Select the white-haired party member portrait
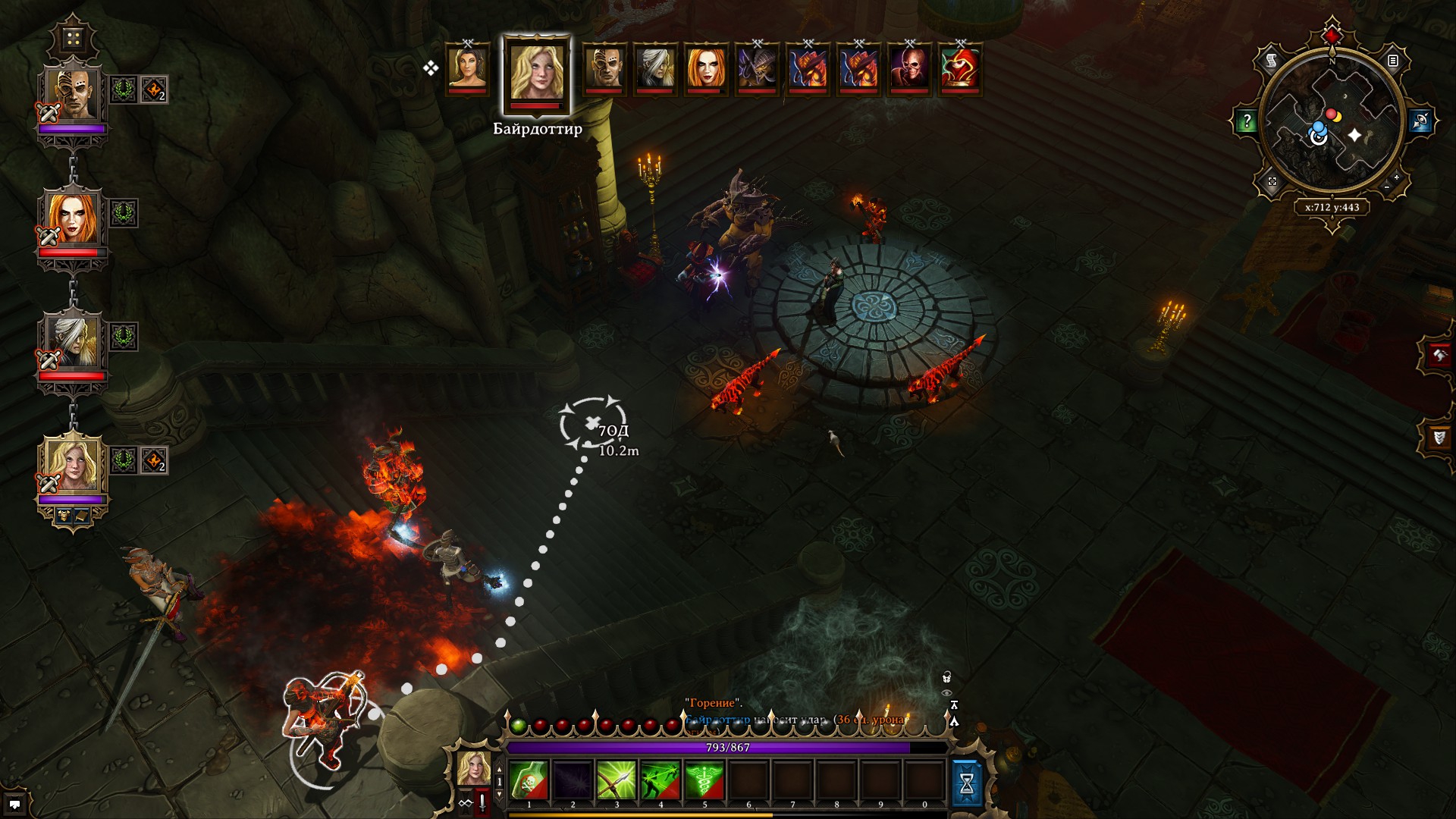The width and height of the screenshot is (1456, 819). coord(73,340)
